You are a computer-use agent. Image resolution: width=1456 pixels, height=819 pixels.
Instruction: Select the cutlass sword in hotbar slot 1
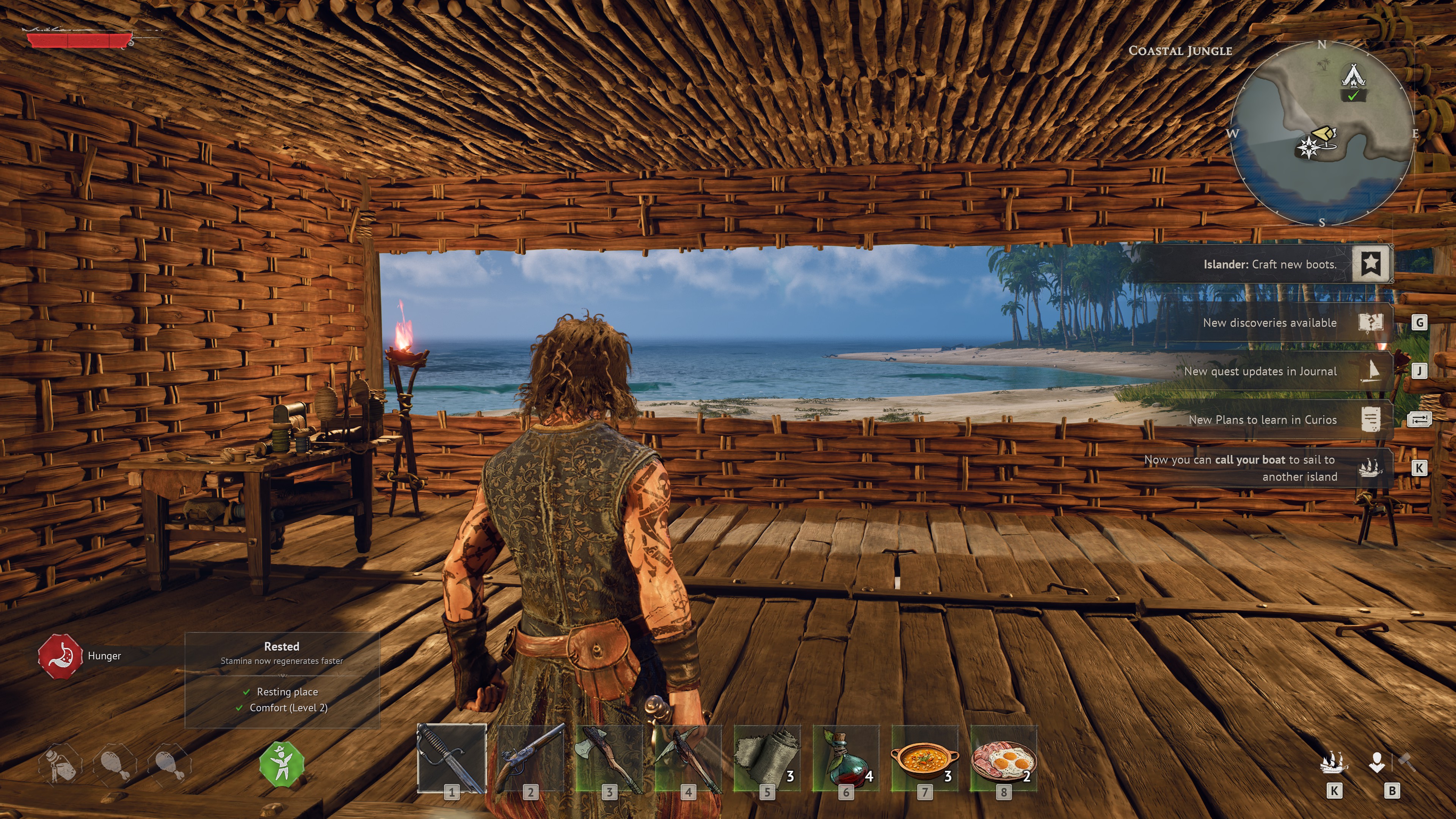(452, 758)
